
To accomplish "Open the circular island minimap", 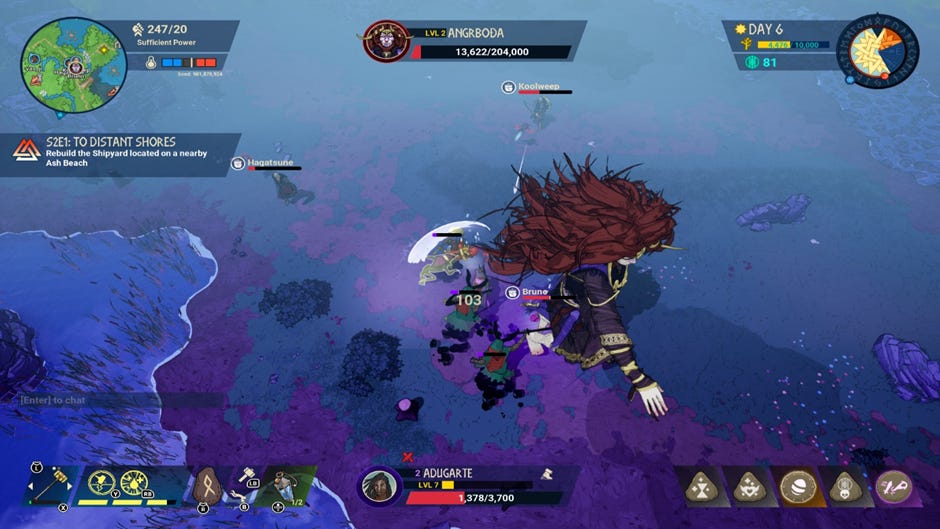I will pos(74,65).
